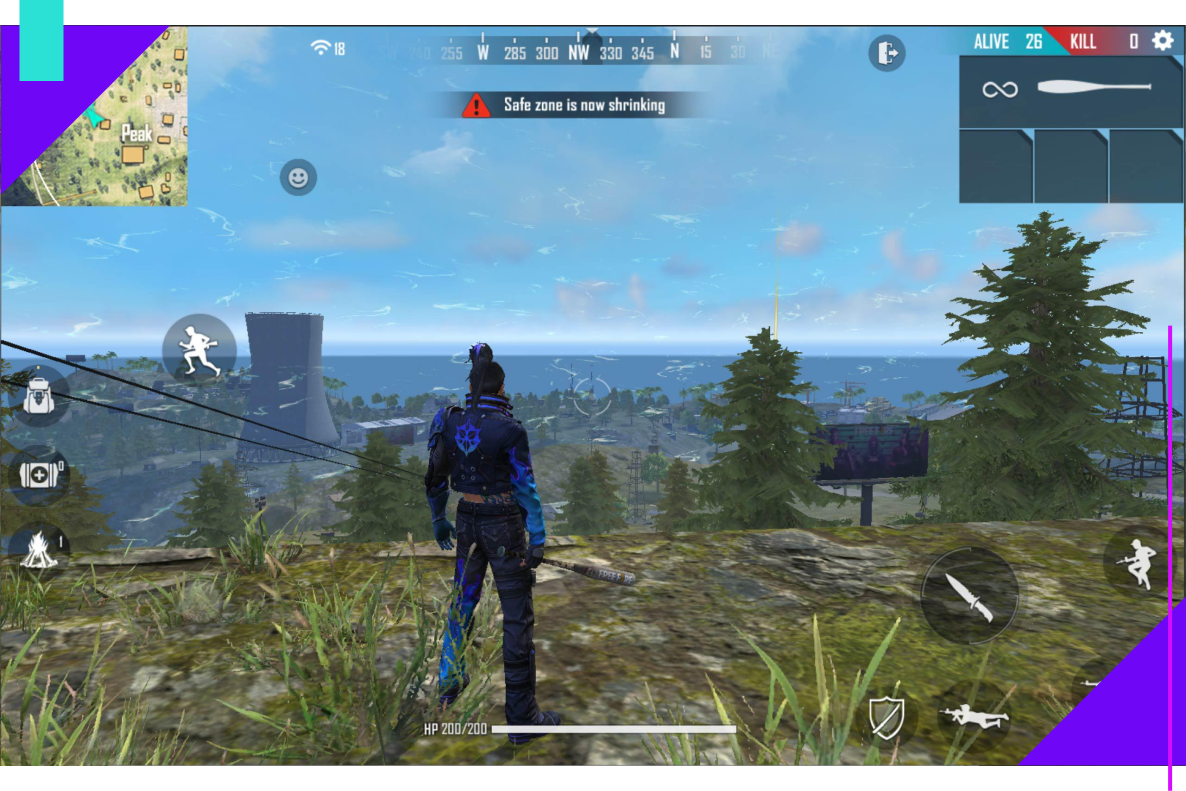Viewport: 1186px width, 791px height.
Task: Use the medkit item button
Action: [x=38, y=474]
